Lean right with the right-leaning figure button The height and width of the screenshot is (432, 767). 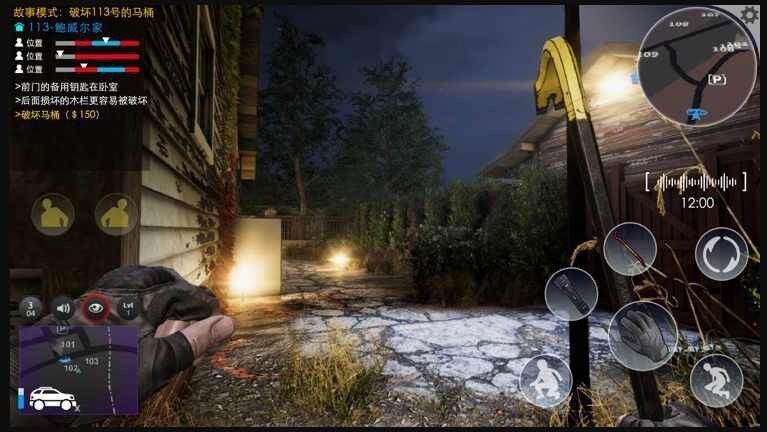(117, 214)
